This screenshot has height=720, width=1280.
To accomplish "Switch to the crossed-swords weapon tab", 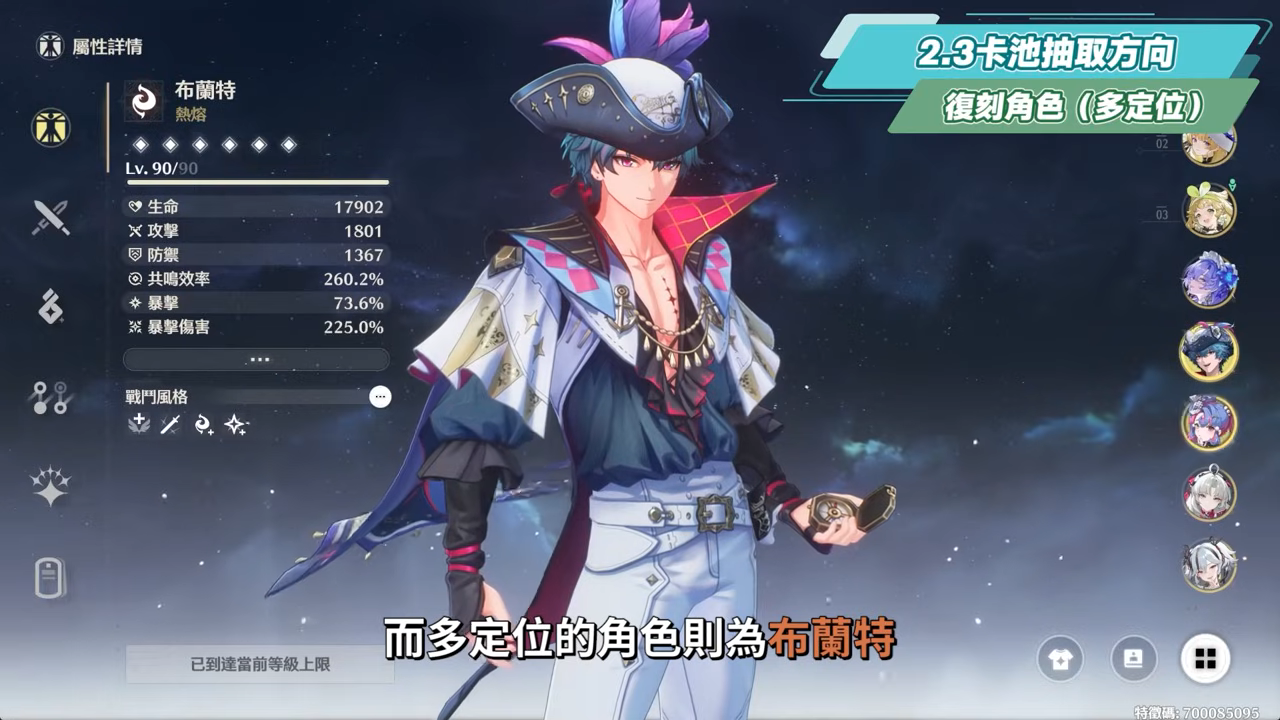I will 50,217.
